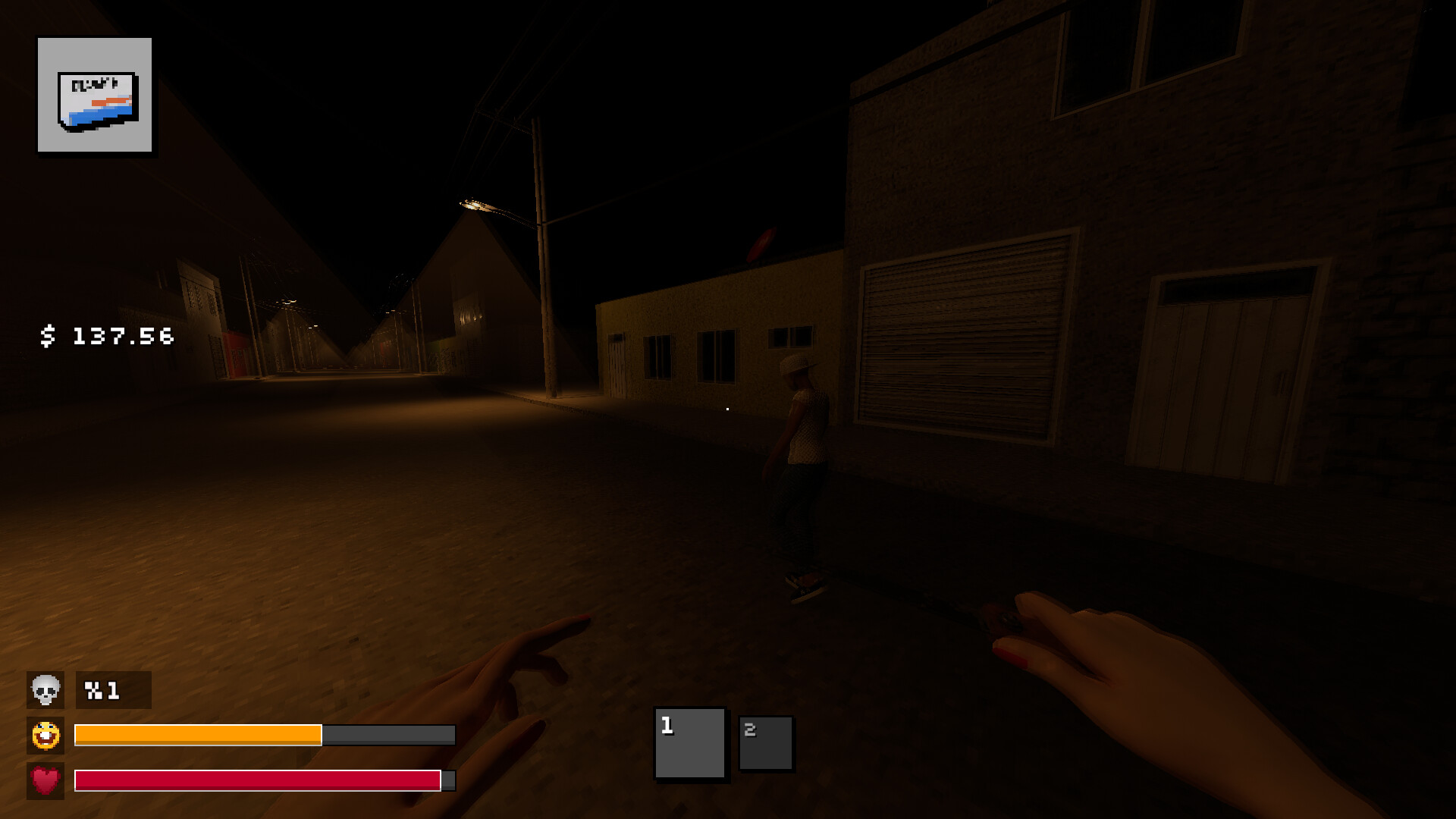Select the skull's %1 counter badge
The width and height of the screenshot is (1456, 819).
click(x=112, y=691)
